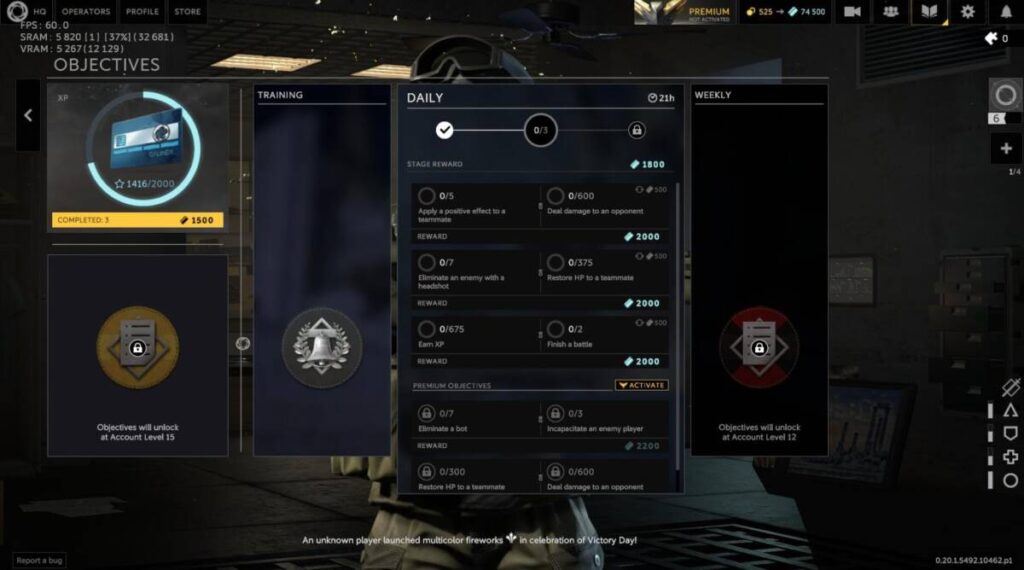The width and height of the screenshot is (1024, 570).
Task: Switch to the Operators tab
Action: (x=86, y=12)
